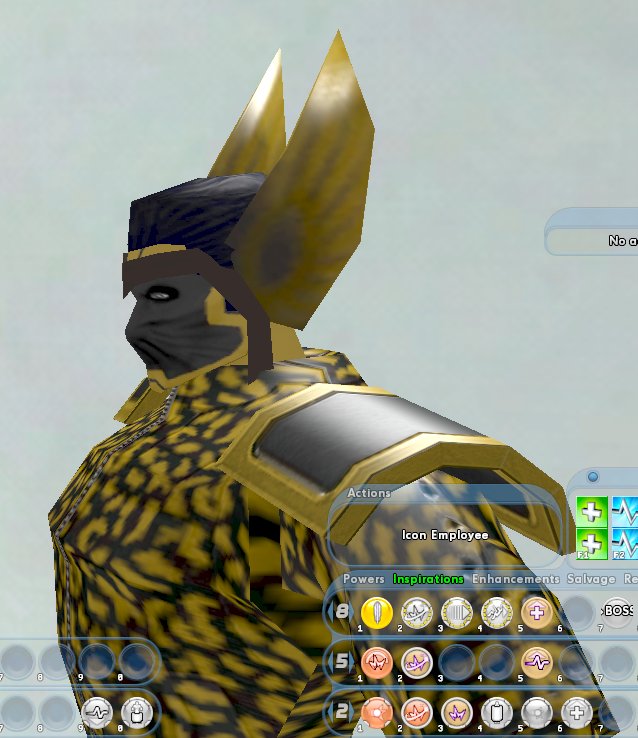The width and height of the screenshot is (638, 738).
Task: Trigger the tan heartbeat power in tray 5
Action: tap(536, 660)
